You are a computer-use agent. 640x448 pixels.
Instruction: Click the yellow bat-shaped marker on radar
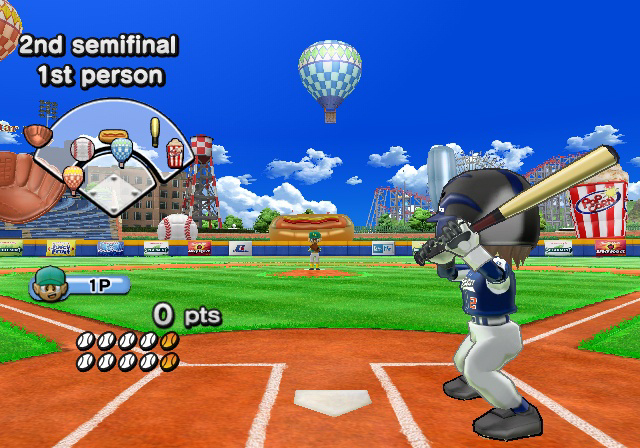155,131
